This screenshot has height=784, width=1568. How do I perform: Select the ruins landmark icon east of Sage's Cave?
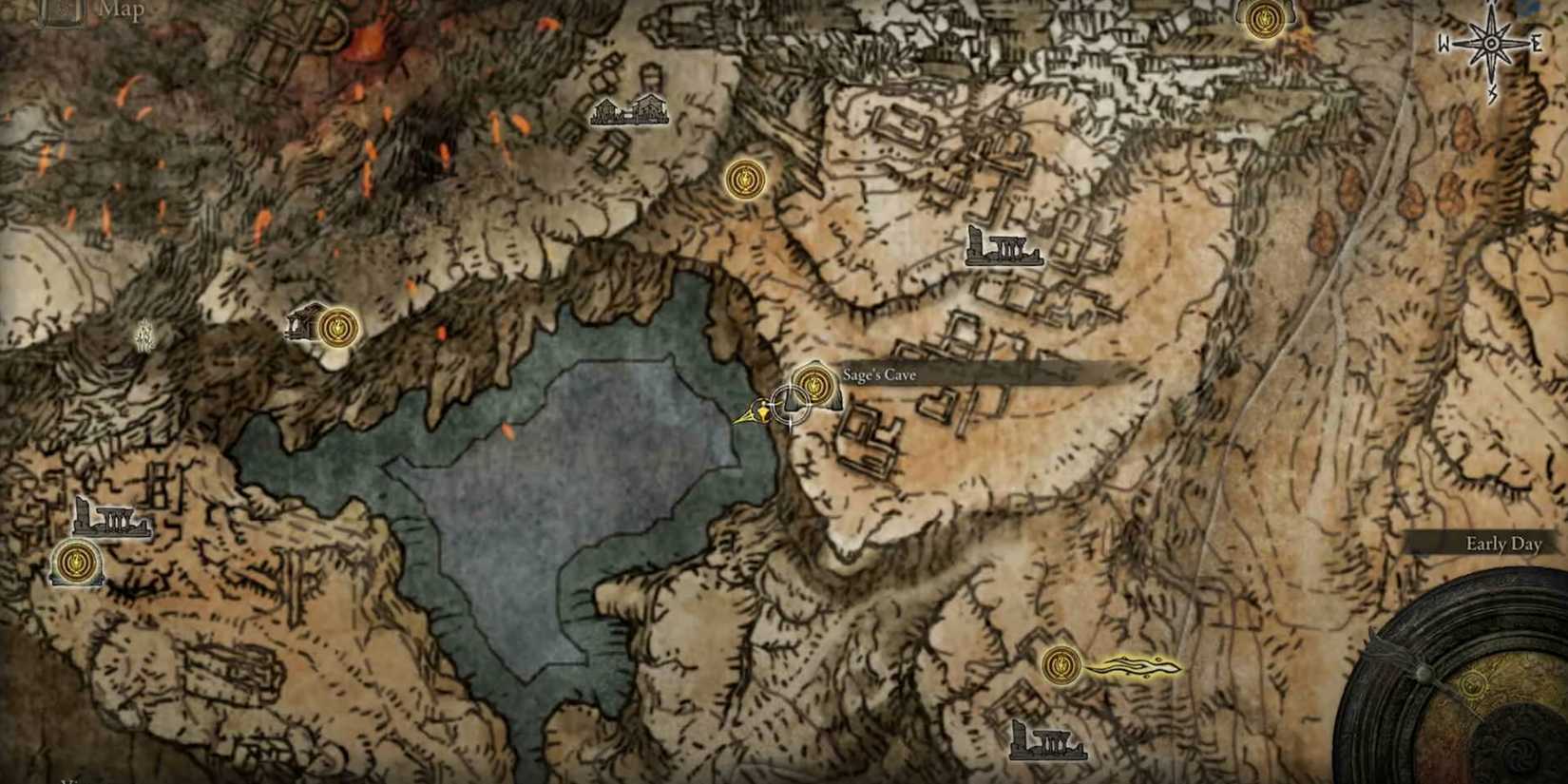[1004, 247]
